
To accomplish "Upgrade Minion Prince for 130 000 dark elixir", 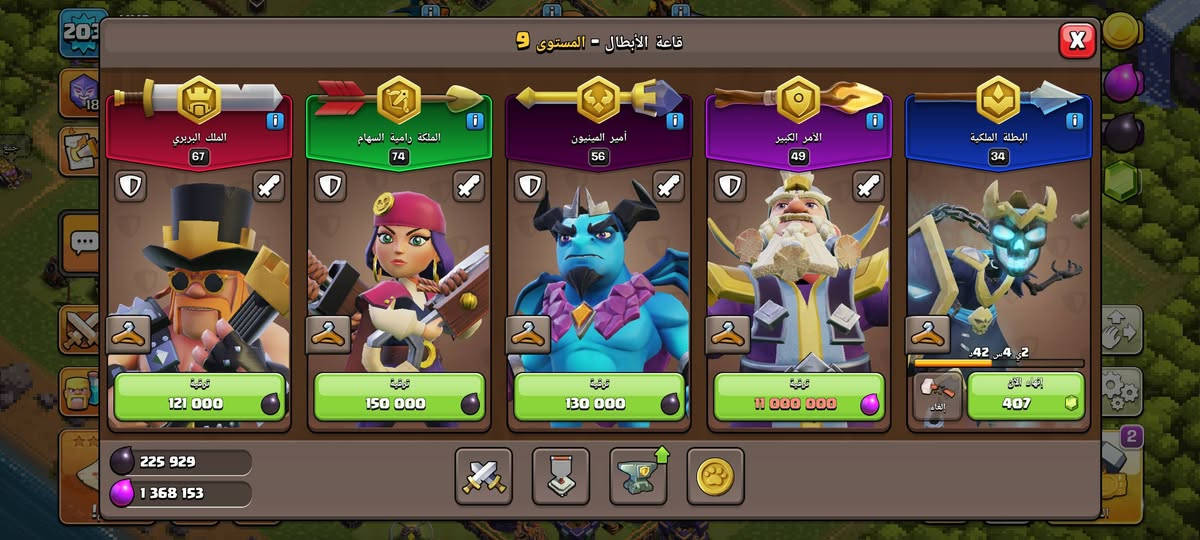I will coord(599,397).
